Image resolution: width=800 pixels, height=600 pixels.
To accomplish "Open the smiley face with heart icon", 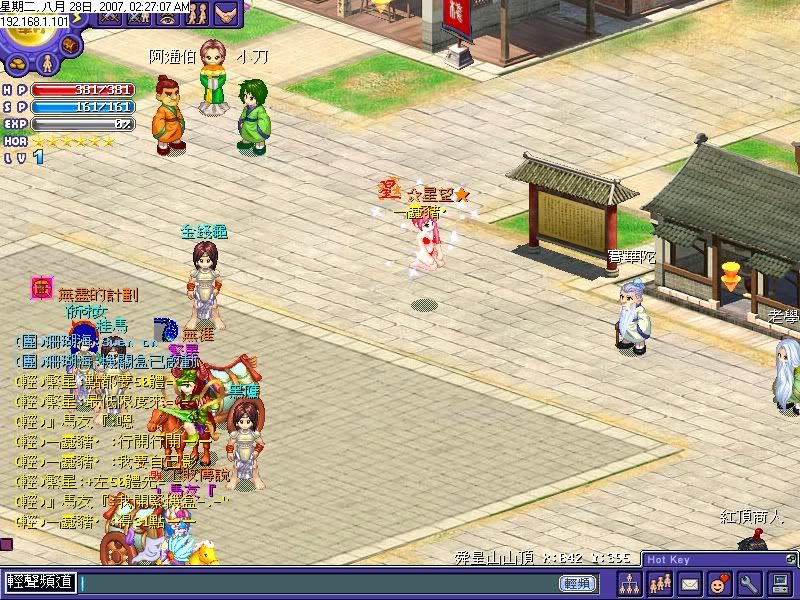I will pyautogui.click(x=719, y=583).
